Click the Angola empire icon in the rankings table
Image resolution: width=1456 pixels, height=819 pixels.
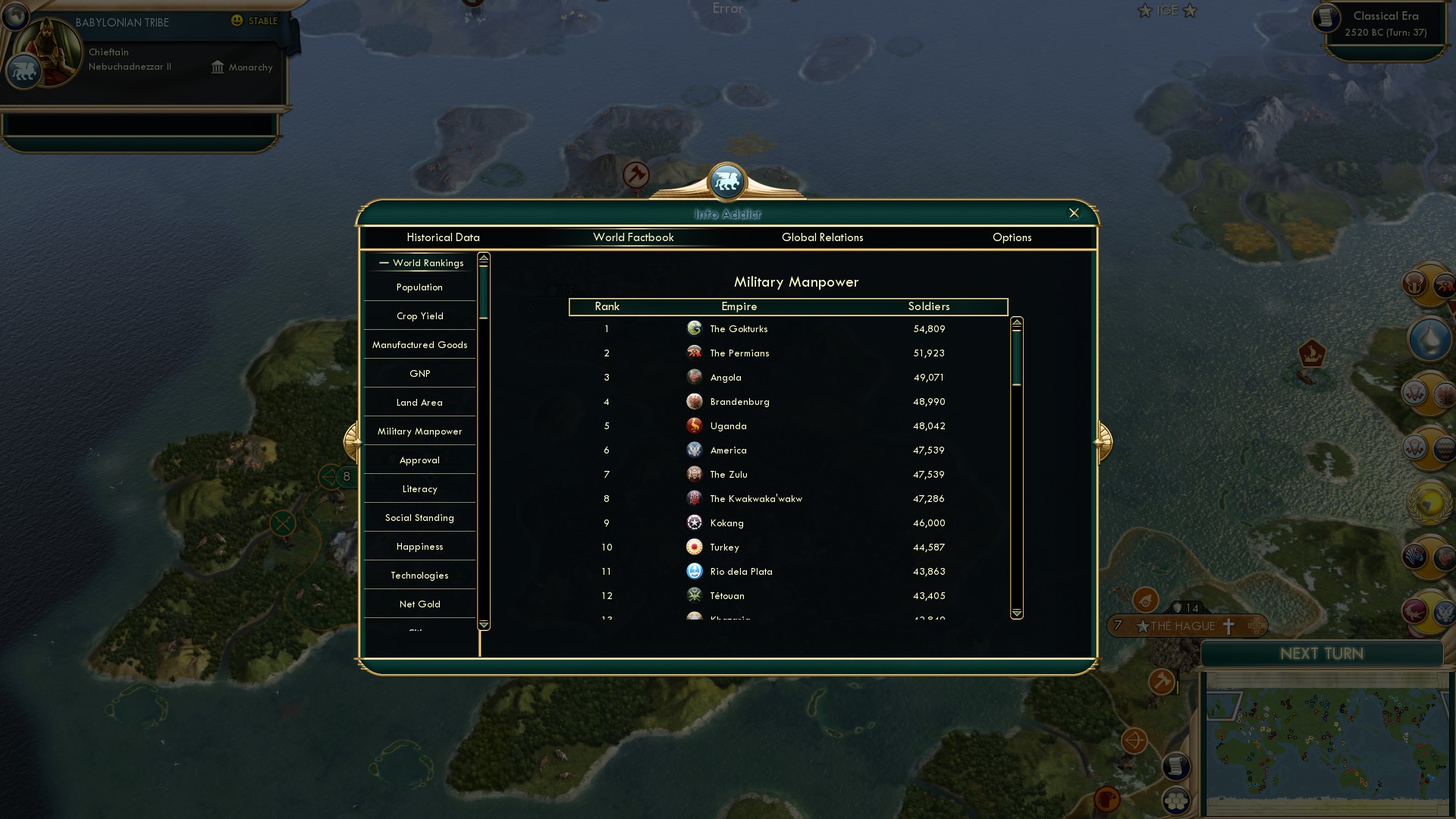(x=695, y=377)
